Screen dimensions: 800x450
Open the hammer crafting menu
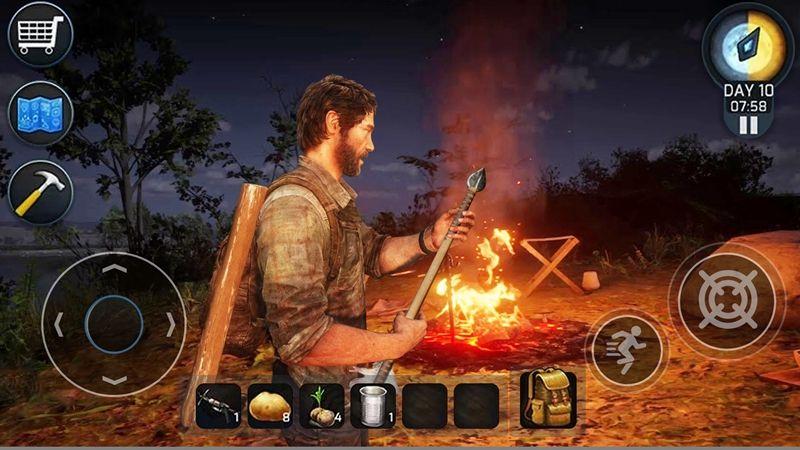40,191
